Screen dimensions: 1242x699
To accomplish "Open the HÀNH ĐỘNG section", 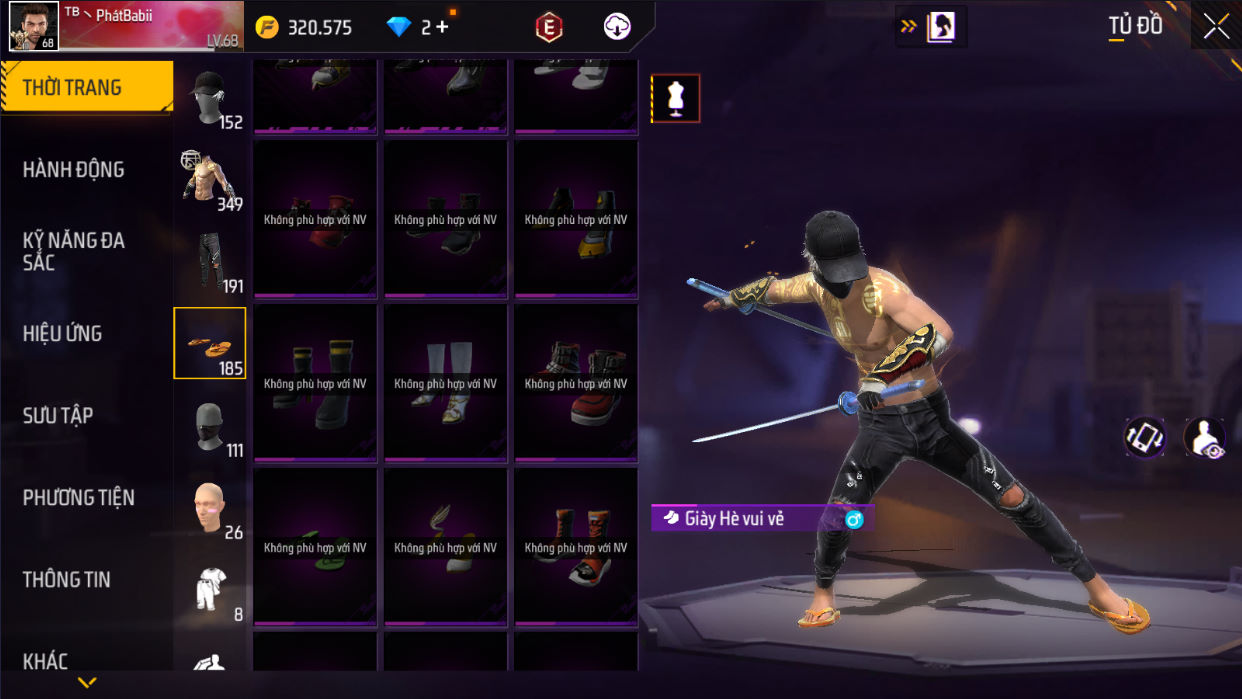I will (74, 170).
